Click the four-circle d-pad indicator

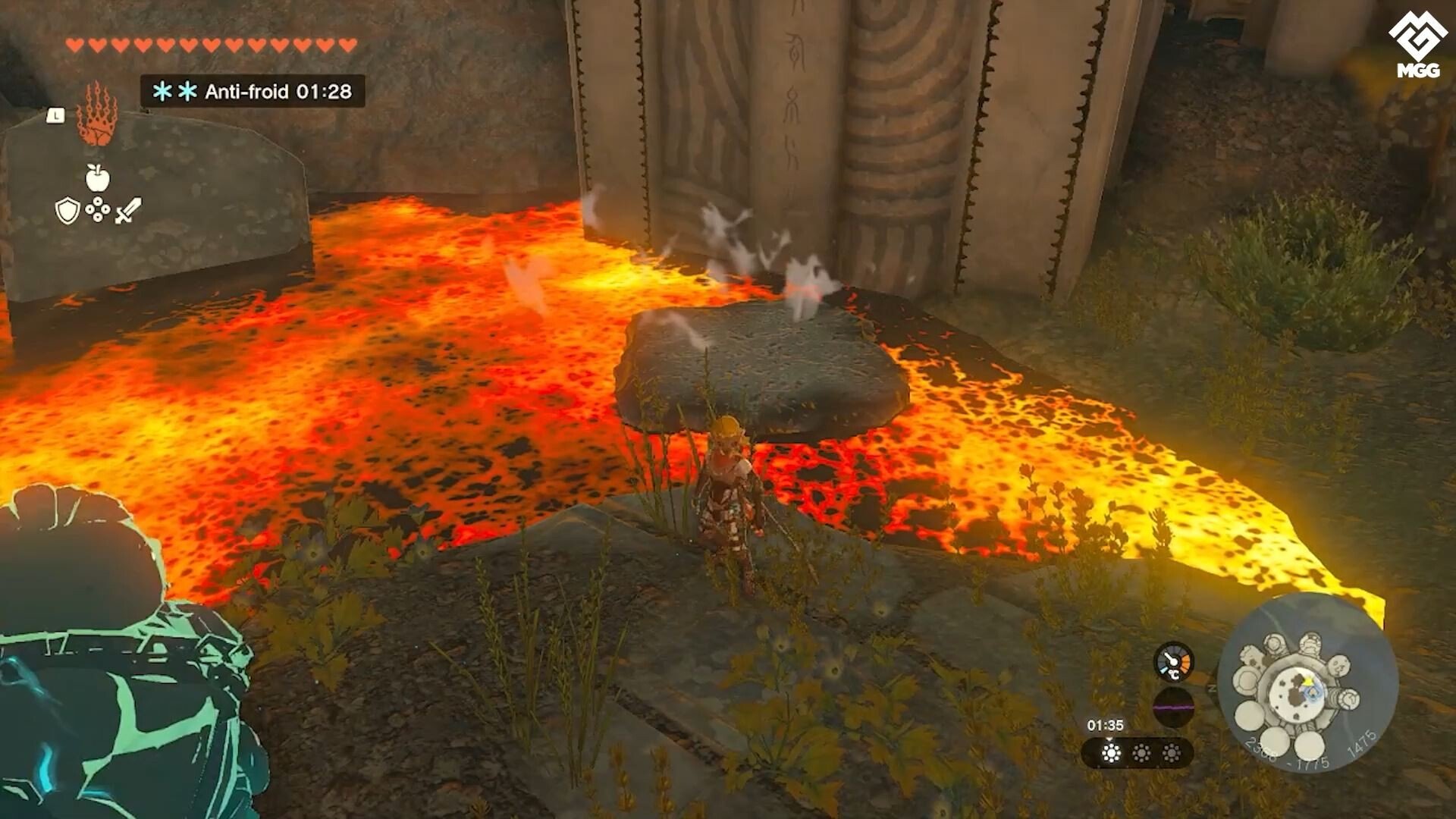click(x=98, y=210)
